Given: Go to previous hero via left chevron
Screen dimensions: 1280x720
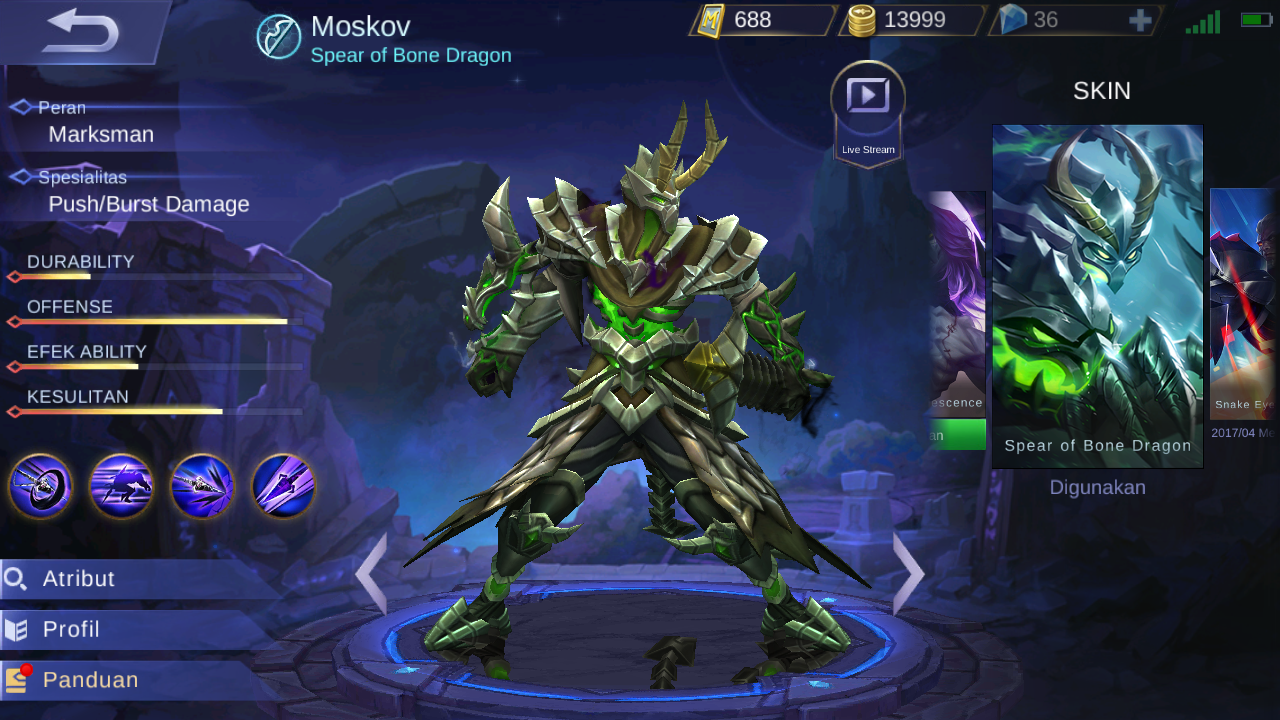Looking at the screenshot, I should 373,574.
